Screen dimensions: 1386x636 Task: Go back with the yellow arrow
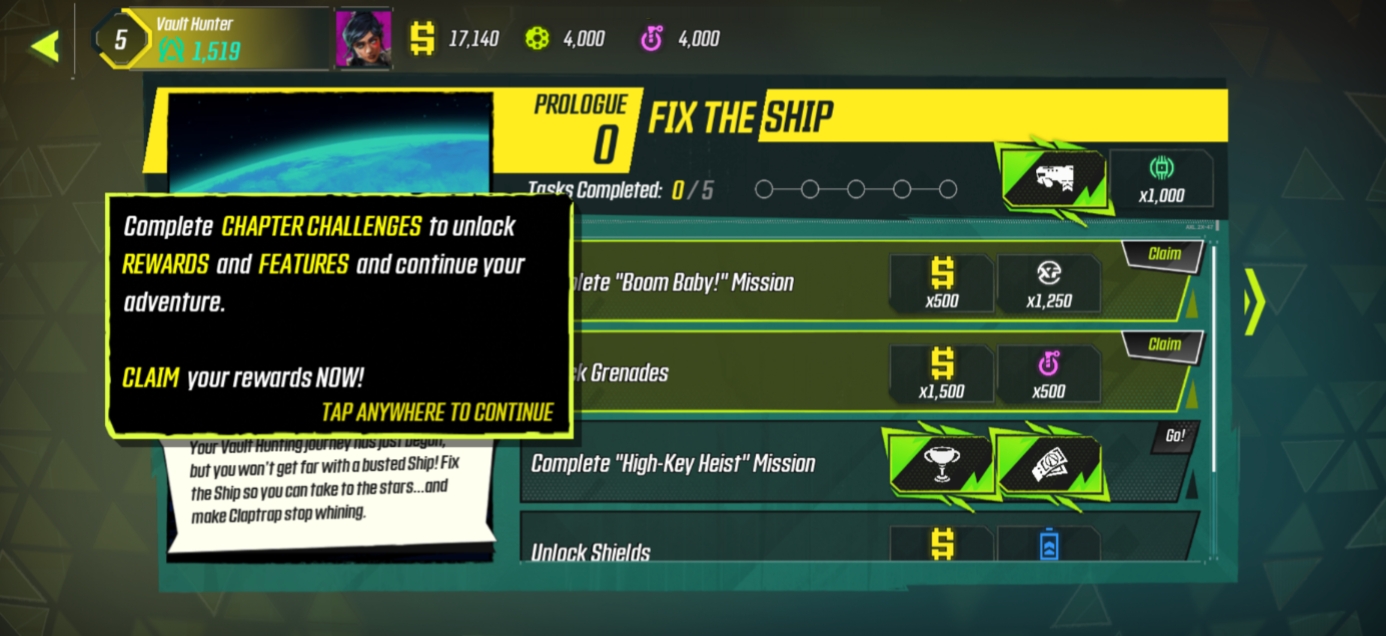point(44,46)
